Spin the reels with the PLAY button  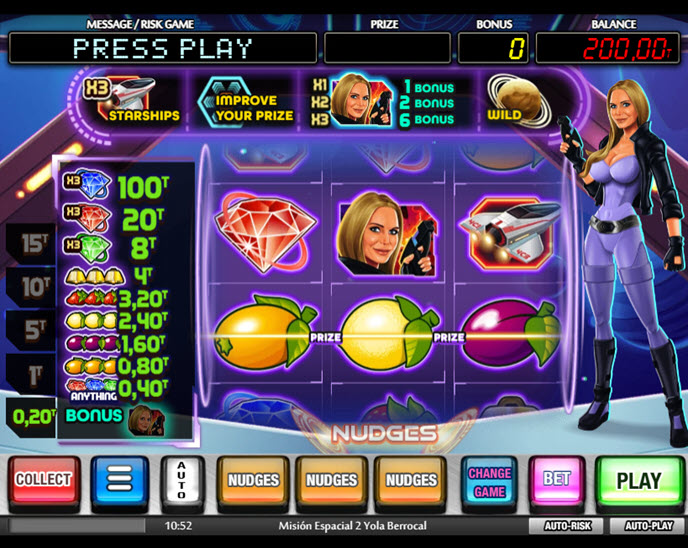(x=638, y=481)
